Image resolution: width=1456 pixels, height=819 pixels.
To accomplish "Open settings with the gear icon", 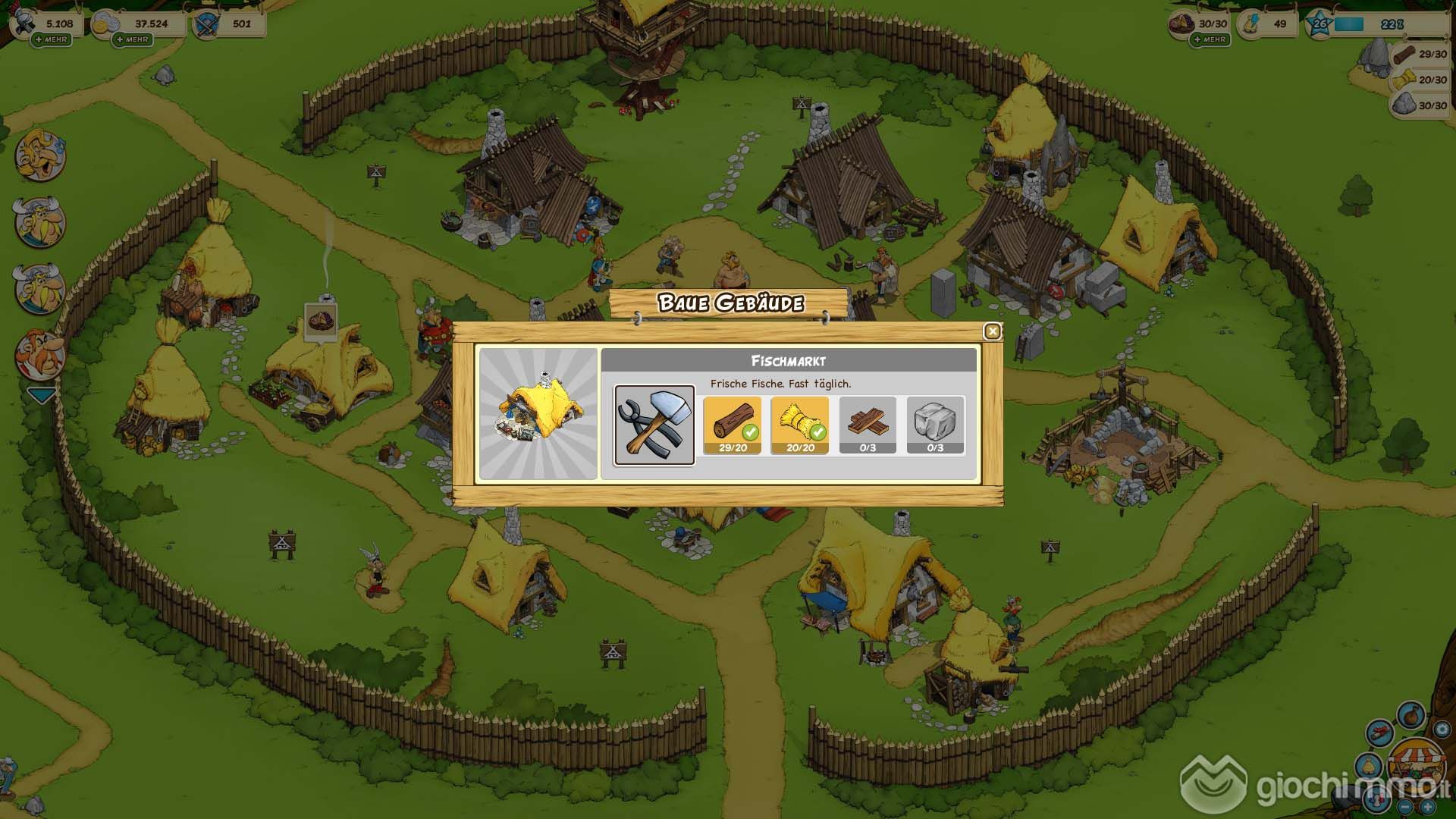I will click(1442, 729).
